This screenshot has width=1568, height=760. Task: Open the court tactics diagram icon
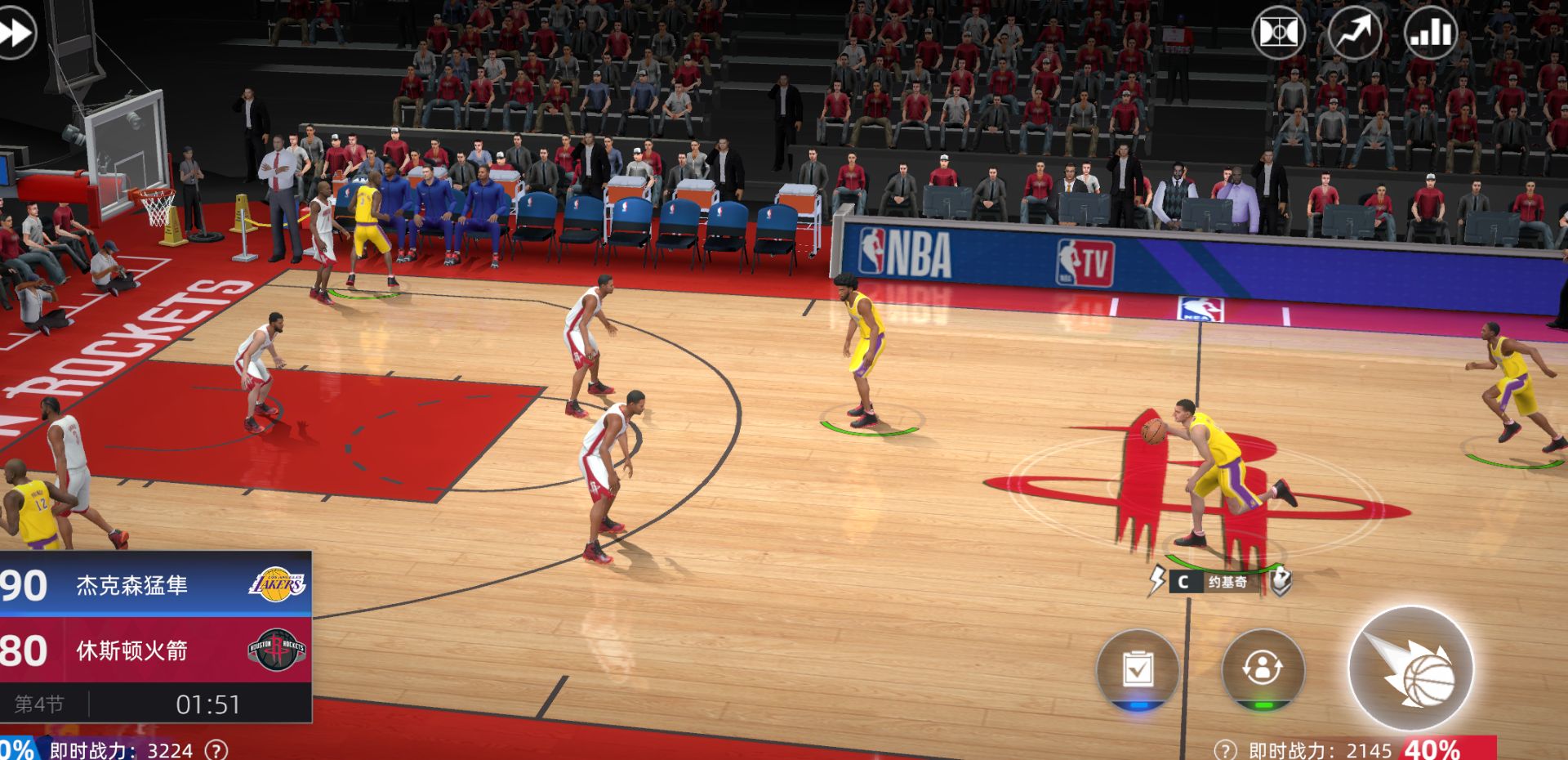[x=1278, y=33]
